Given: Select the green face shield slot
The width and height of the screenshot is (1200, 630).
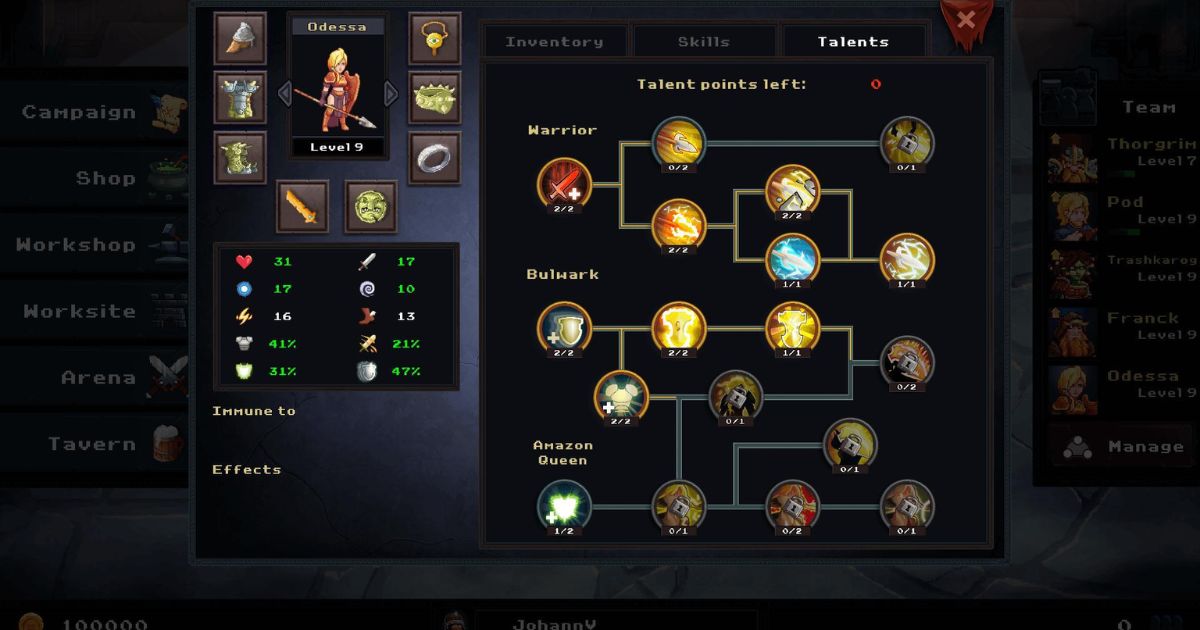Looking at the screenshot, I should [x=371, y=206].
